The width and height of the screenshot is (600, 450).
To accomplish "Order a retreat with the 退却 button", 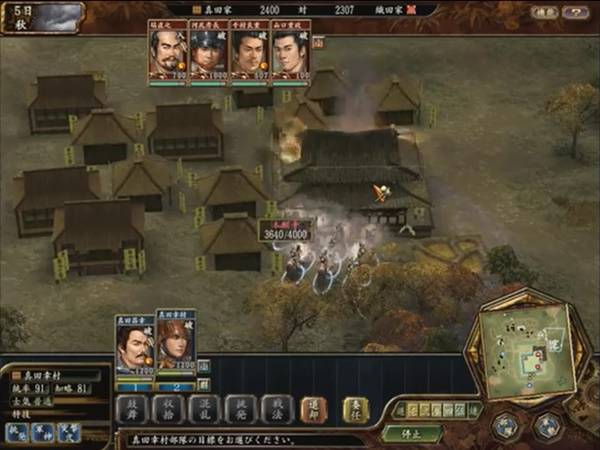I will (313, 409).
